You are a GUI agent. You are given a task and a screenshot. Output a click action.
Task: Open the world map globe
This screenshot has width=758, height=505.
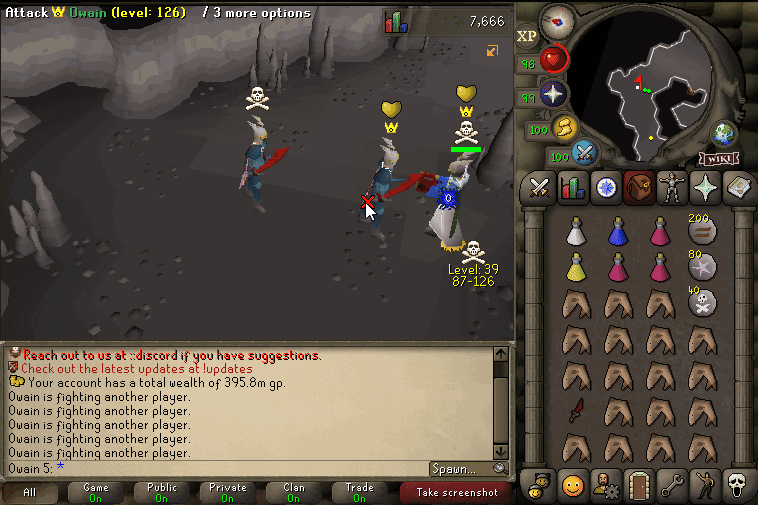[724, 134]
